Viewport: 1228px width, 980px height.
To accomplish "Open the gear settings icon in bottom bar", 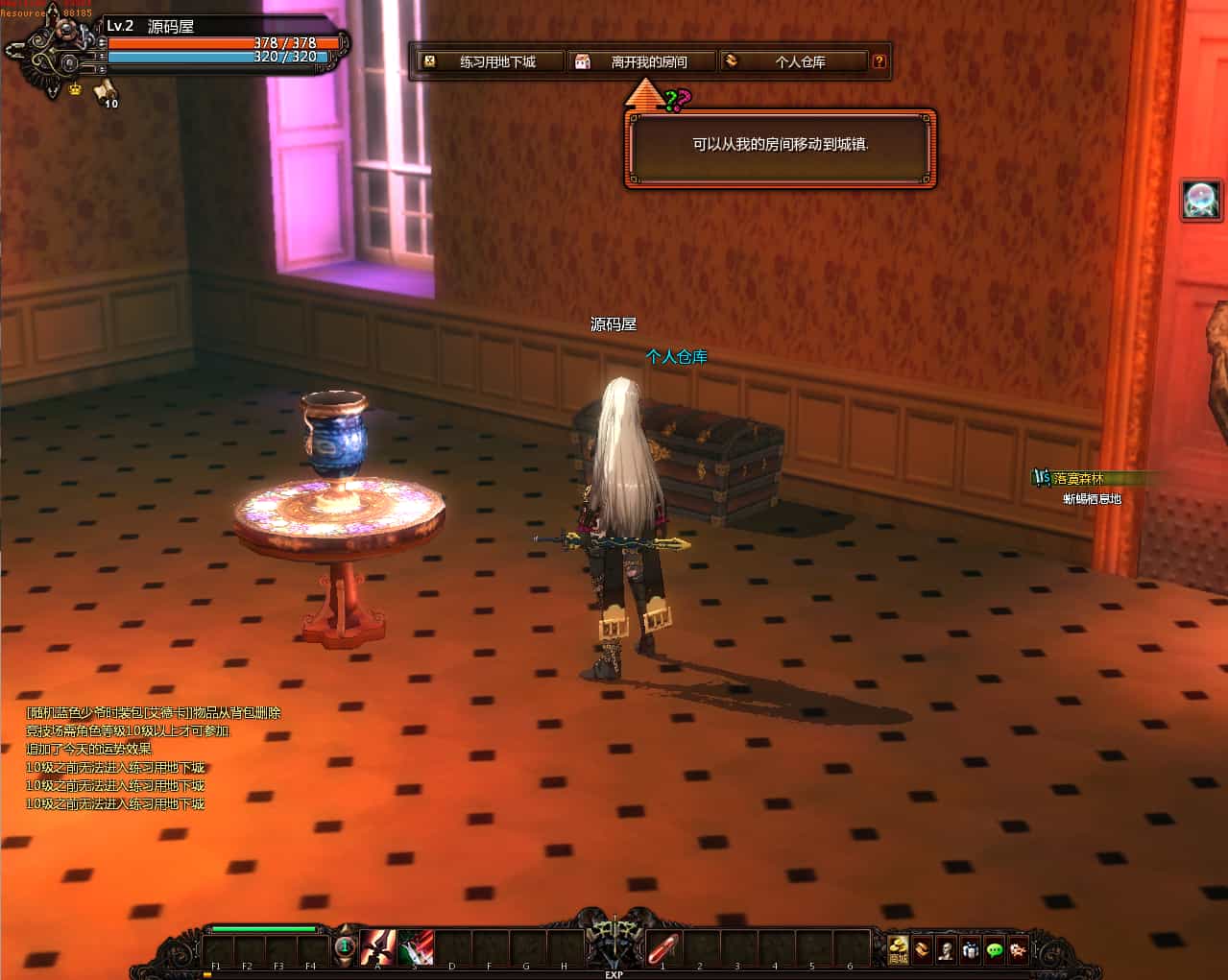I will point(1018,949).
